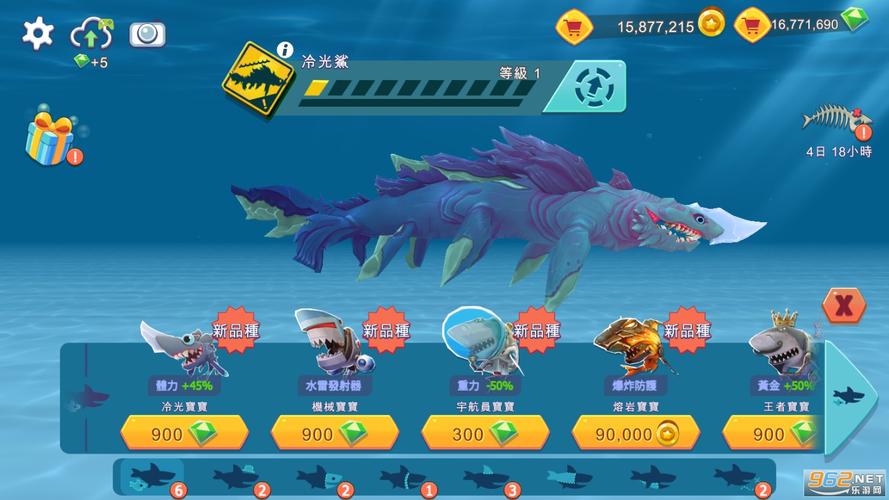Select the shark category tab marked 6
Viewport: 889px width, 500px height.
[x=150, y=478]
